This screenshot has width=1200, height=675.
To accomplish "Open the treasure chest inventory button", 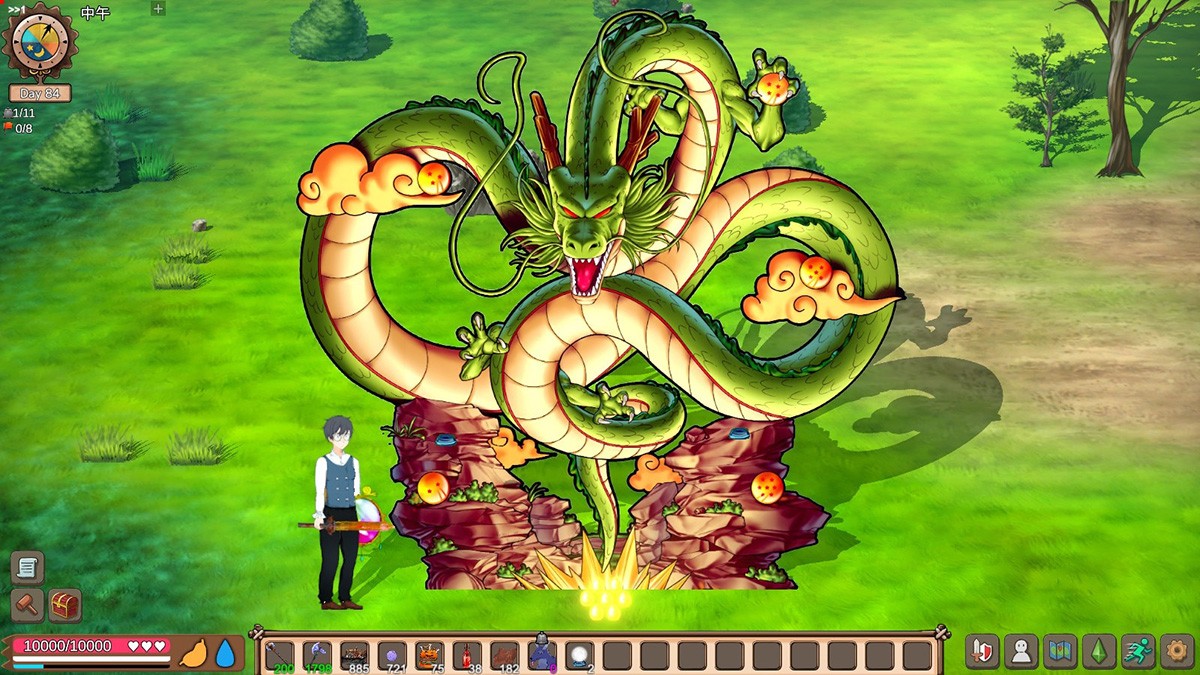I will (65, 605).
